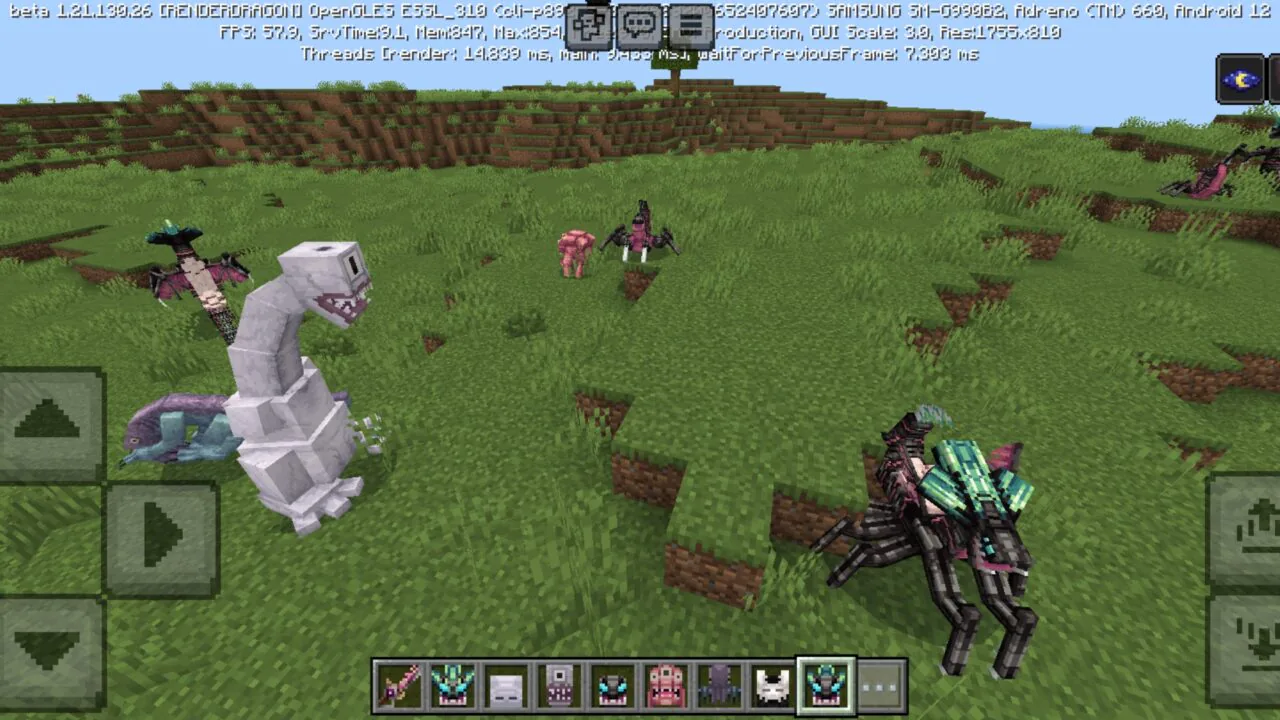This screenshot has width=1280, height=720.
Task: Select the small dark teal mob in slot five
Action: click(612, 684)
